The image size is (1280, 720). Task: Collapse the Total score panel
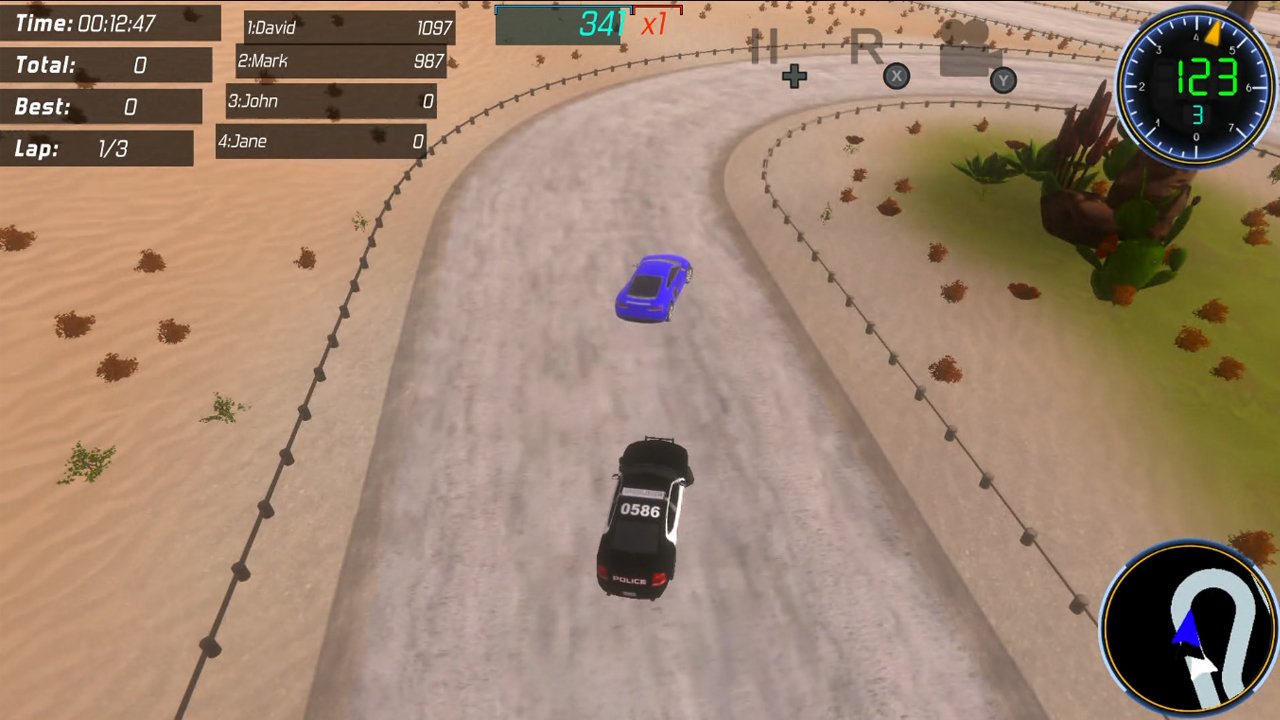105,65
